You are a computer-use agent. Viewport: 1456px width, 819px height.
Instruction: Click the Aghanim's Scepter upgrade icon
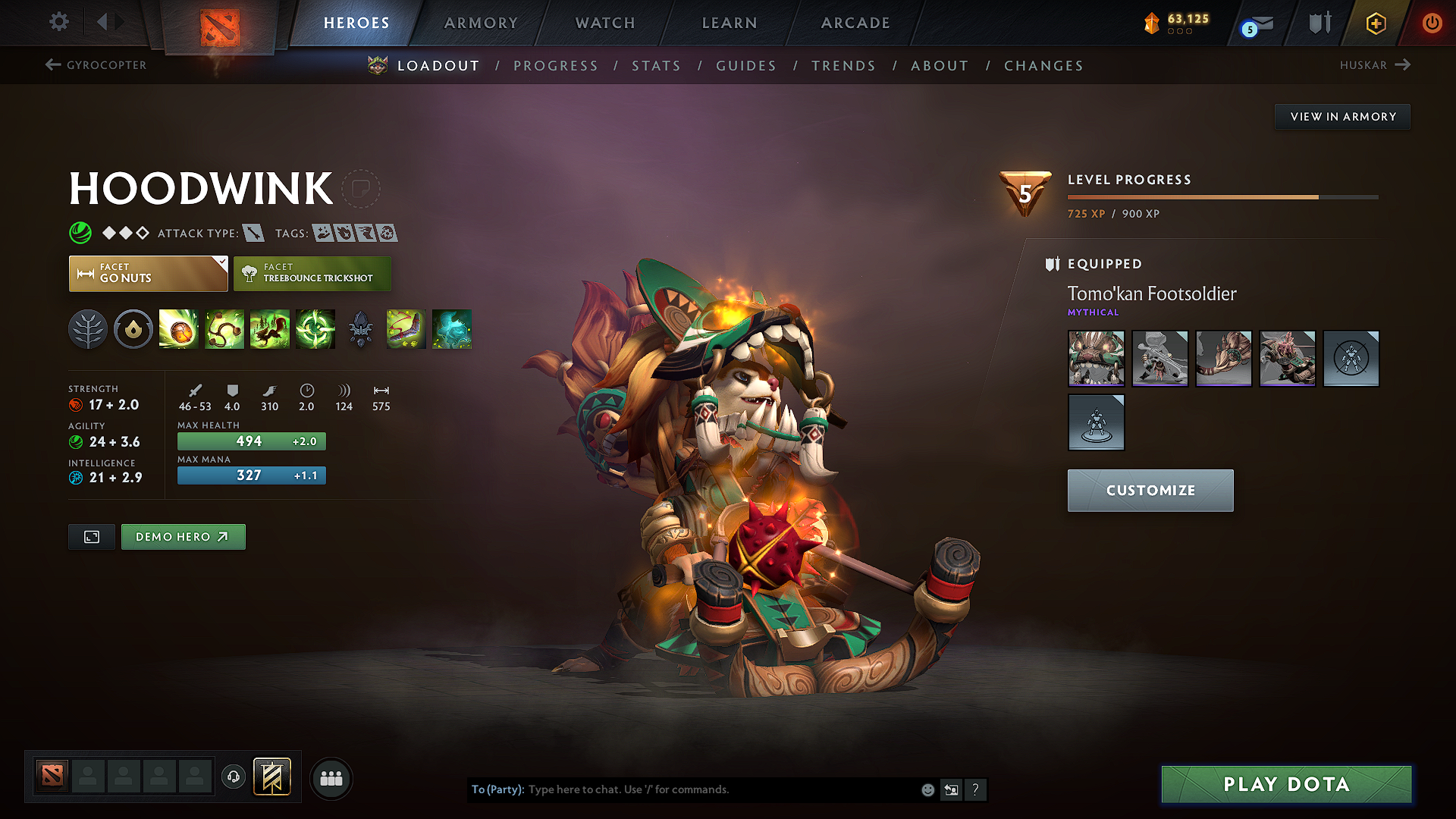tap(360, 329)
